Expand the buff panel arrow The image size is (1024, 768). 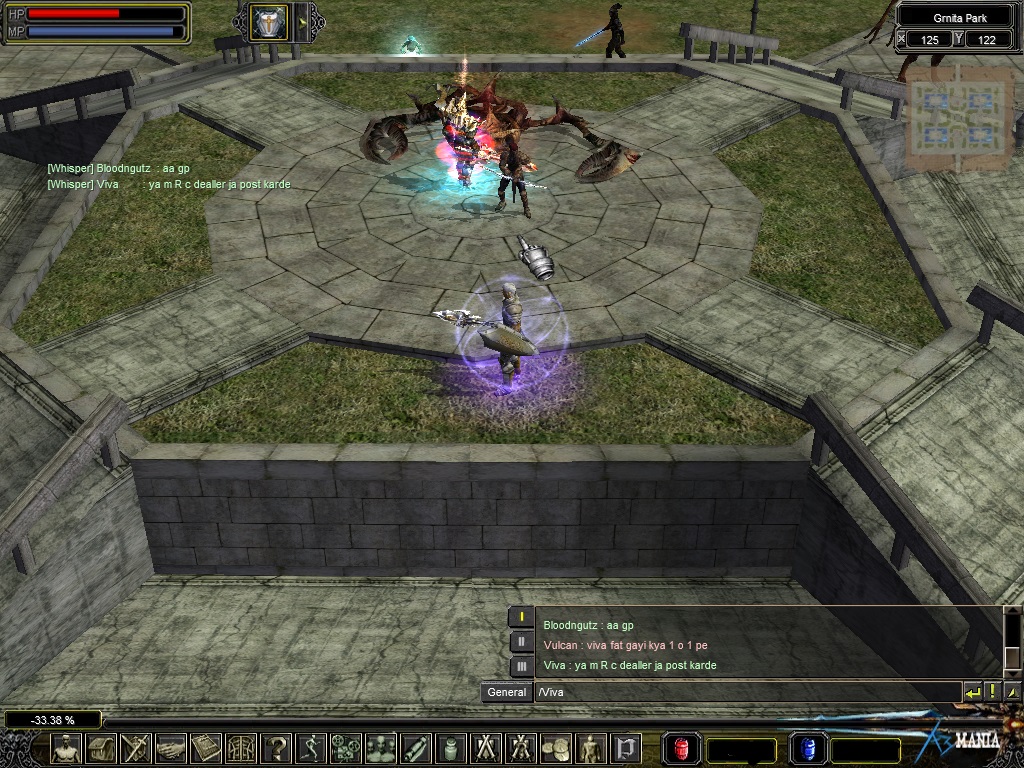click(x=303, y=23)
